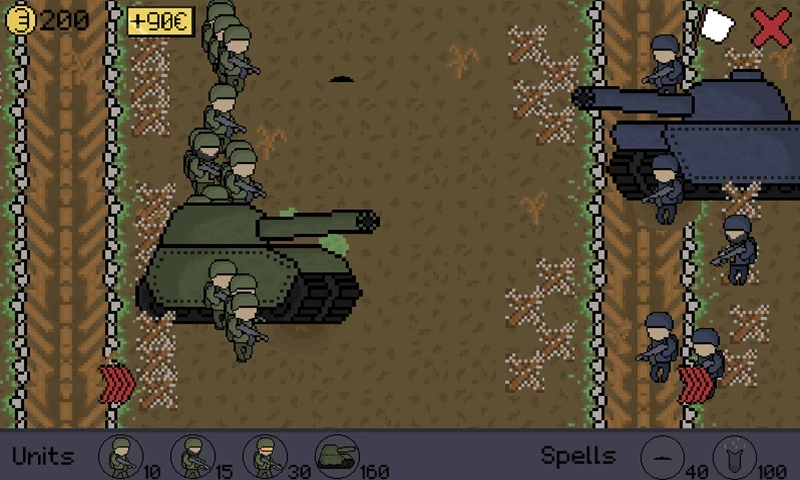
Task: Cast the 40-cost spell
Action: pos(659,456)
